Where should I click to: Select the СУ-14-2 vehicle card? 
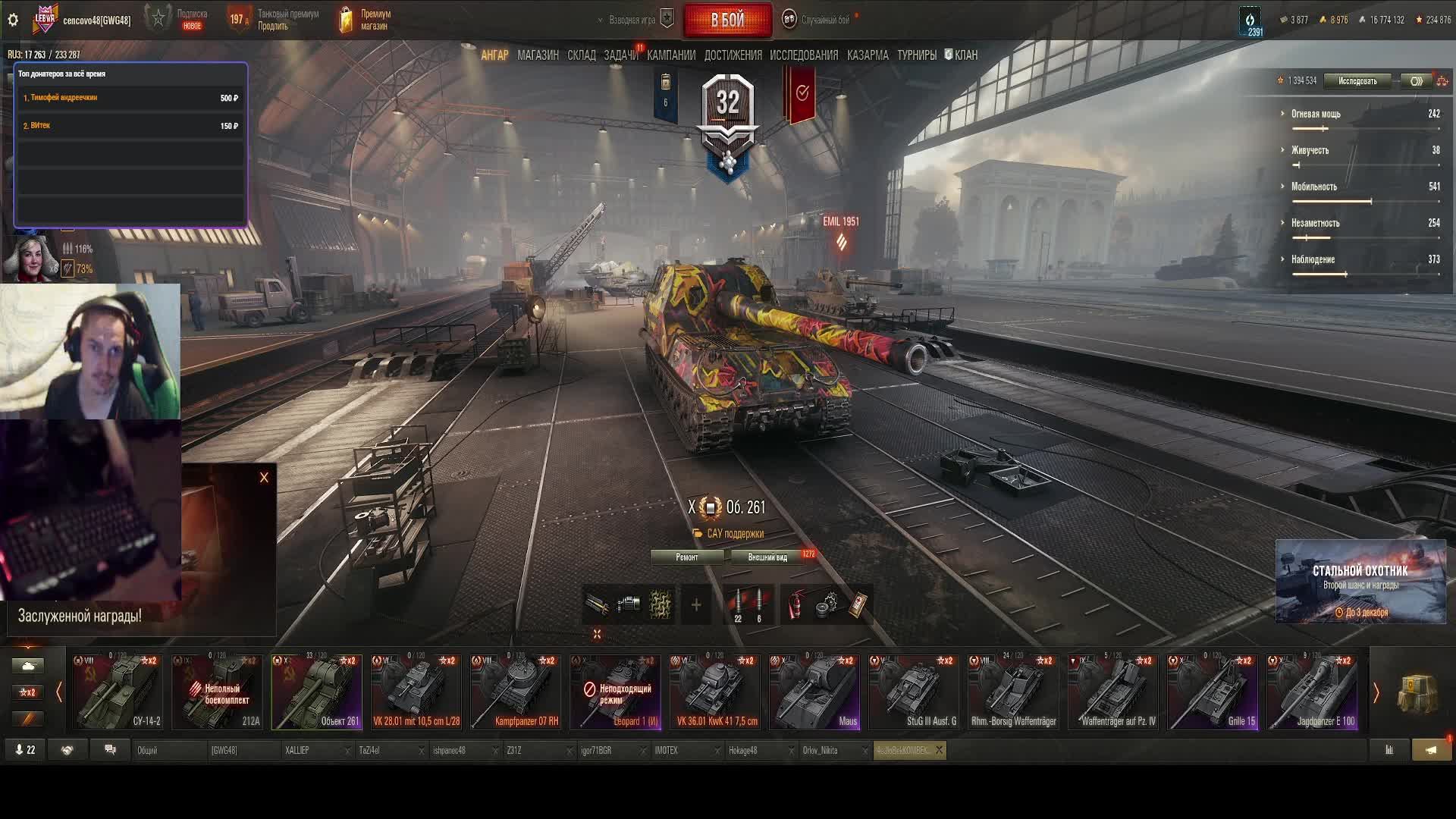click(118, 692)
